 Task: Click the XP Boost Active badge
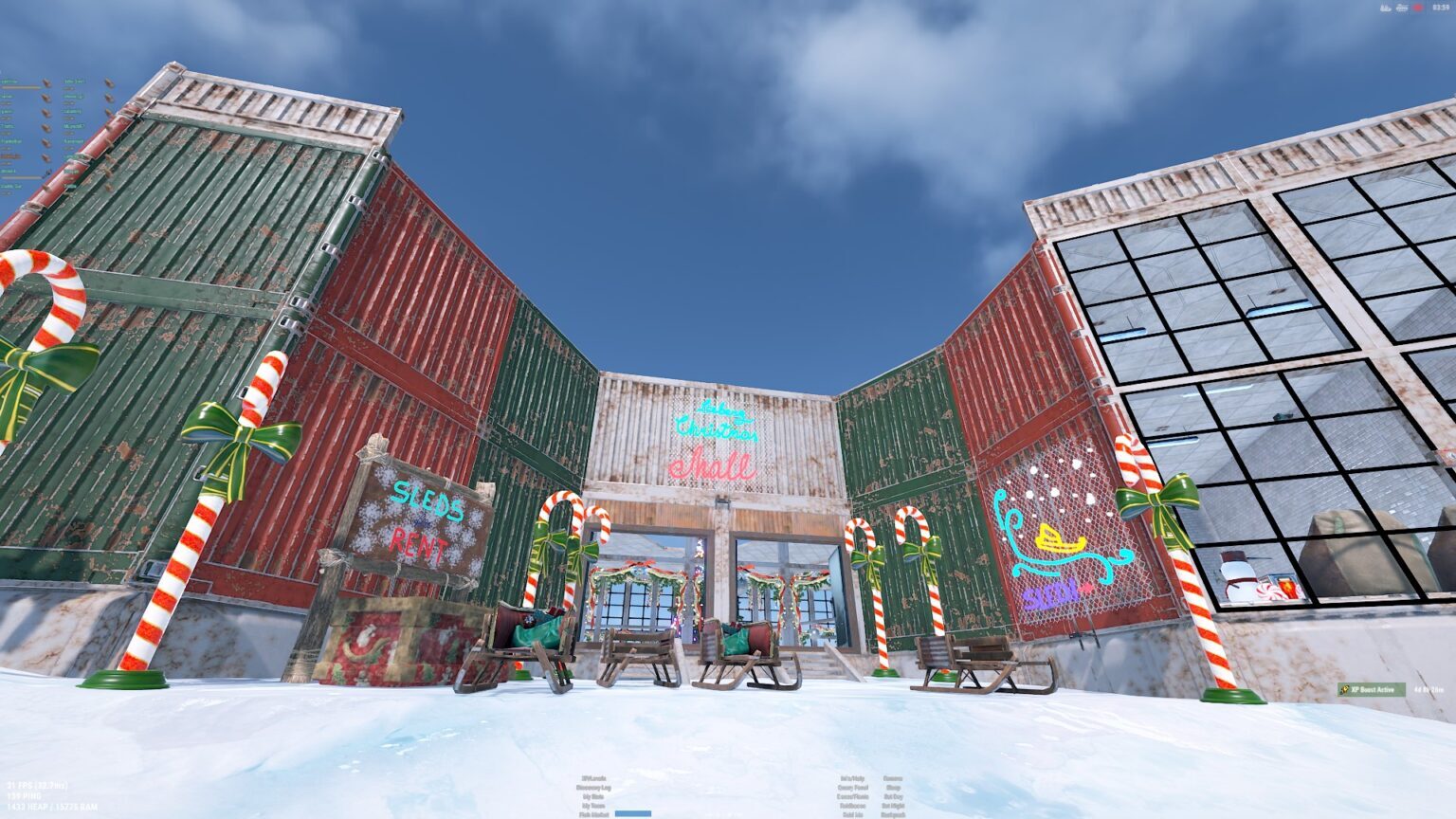click(x=1371, y=689)
